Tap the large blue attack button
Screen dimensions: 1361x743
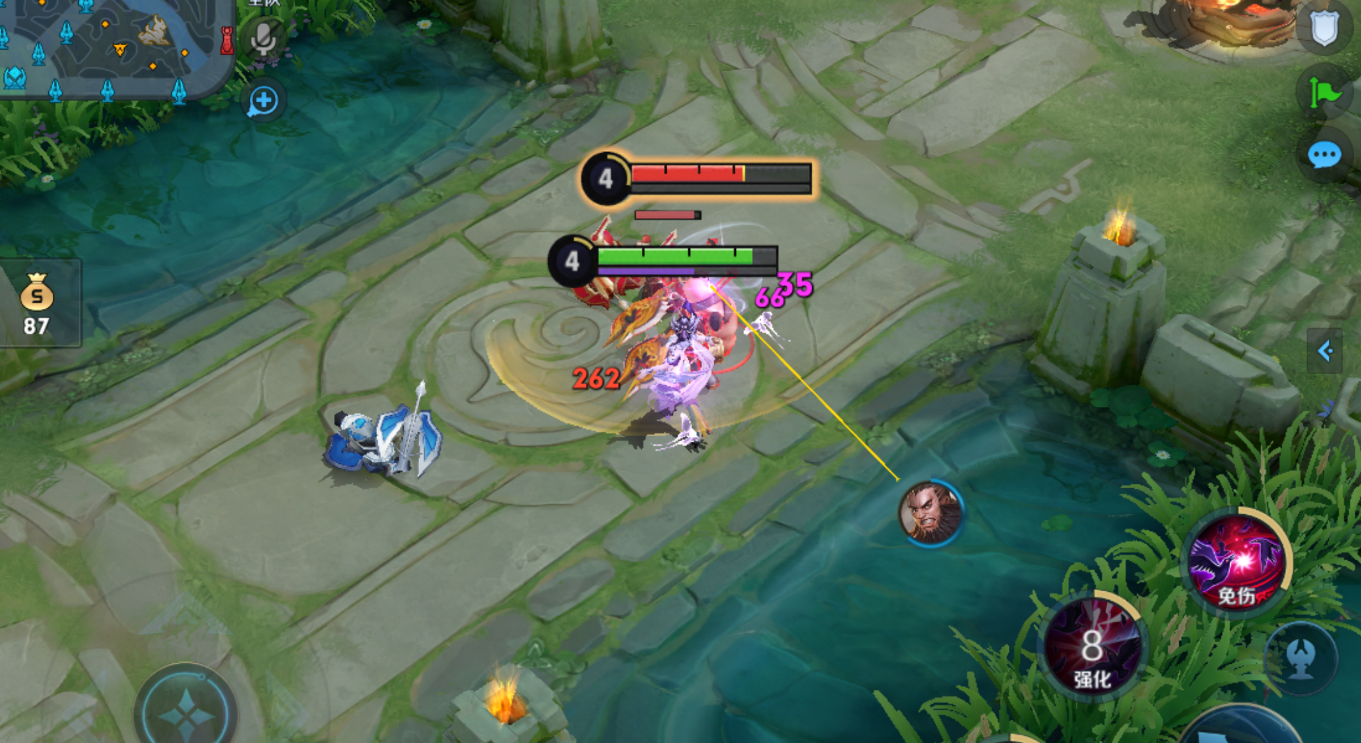[x=1240, y=730]
